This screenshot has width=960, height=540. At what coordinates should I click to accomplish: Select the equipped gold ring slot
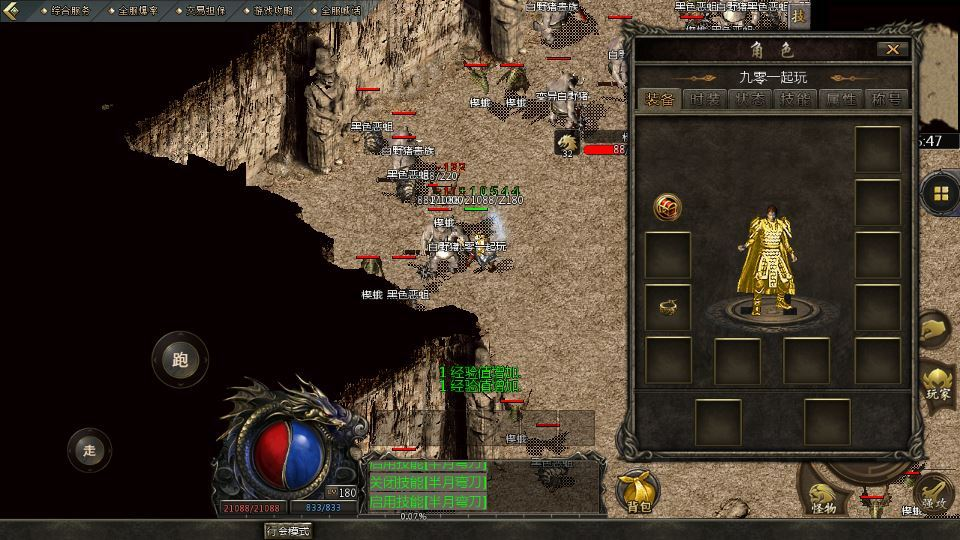click(x=668, y=308)
